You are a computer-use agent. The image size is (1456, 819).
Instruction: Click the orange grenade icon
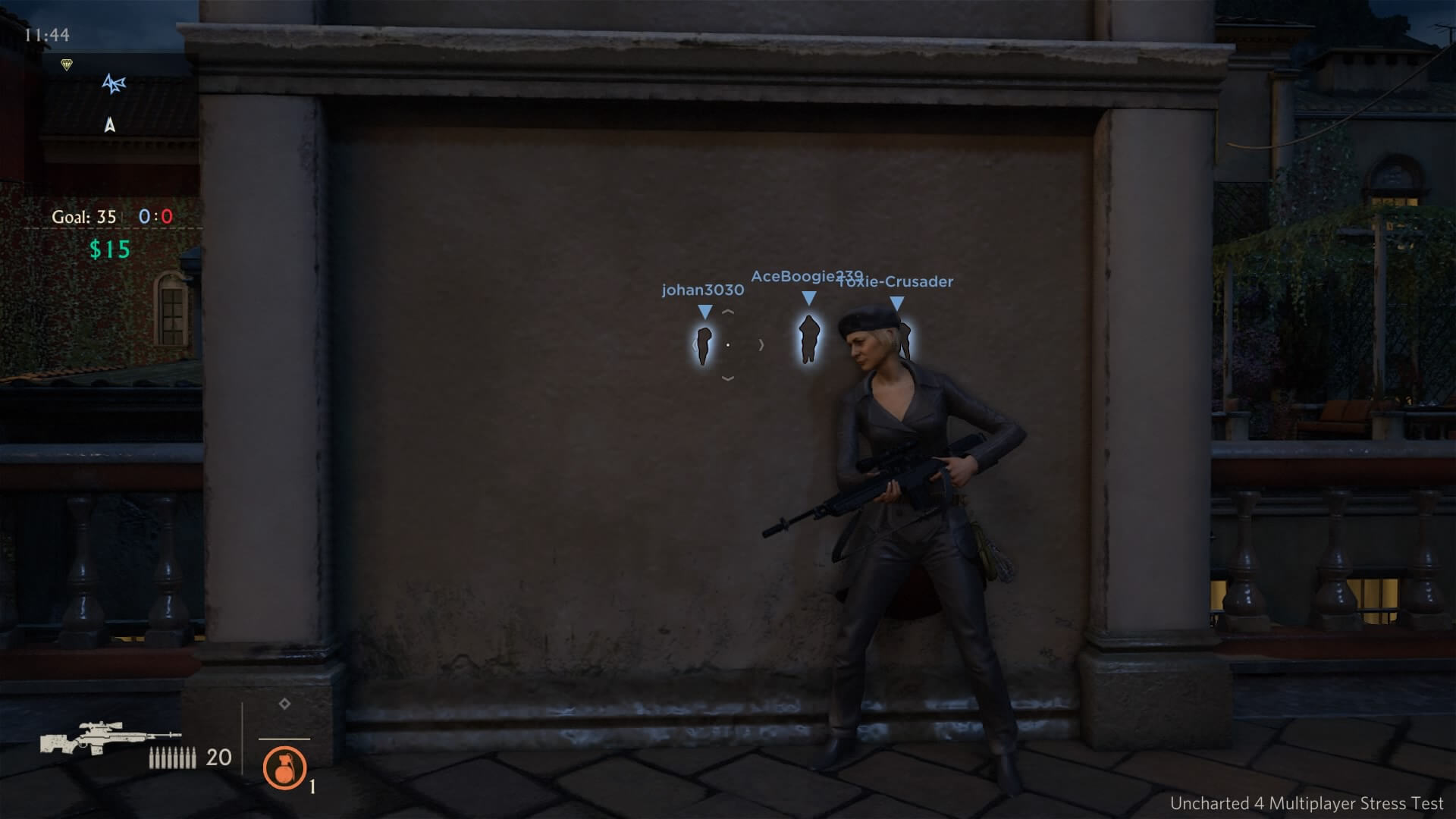[284, 770]
